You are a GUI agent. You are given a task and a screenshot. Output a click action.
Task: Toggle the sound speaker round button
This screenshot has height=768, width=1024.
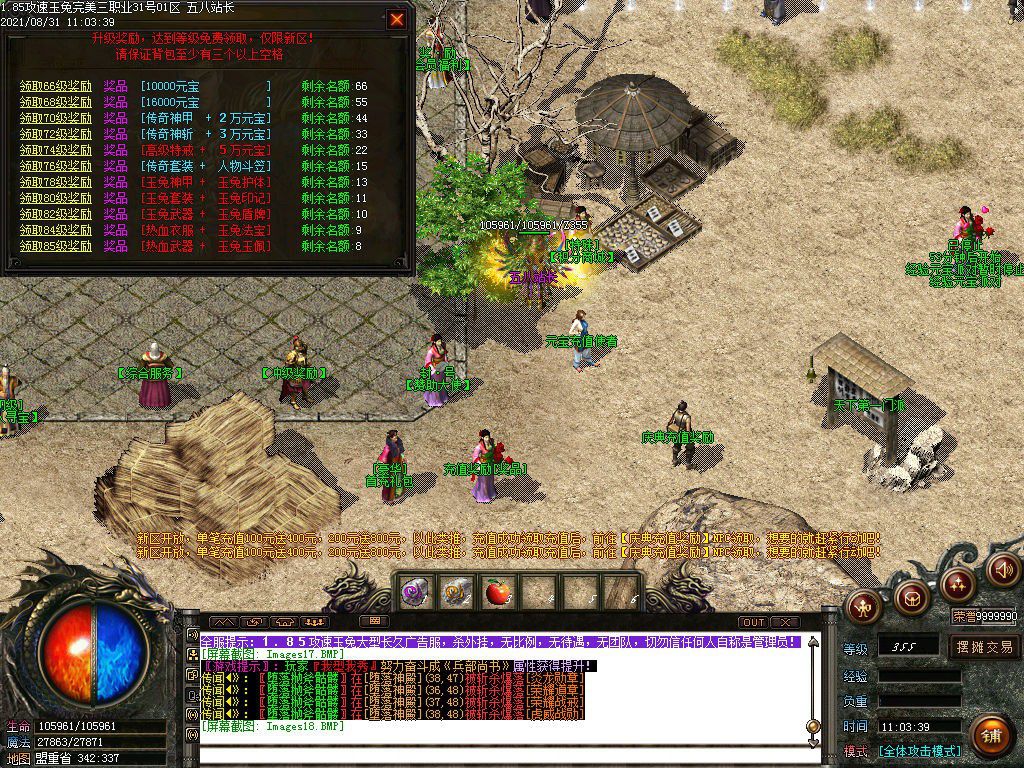[1003, 570]
